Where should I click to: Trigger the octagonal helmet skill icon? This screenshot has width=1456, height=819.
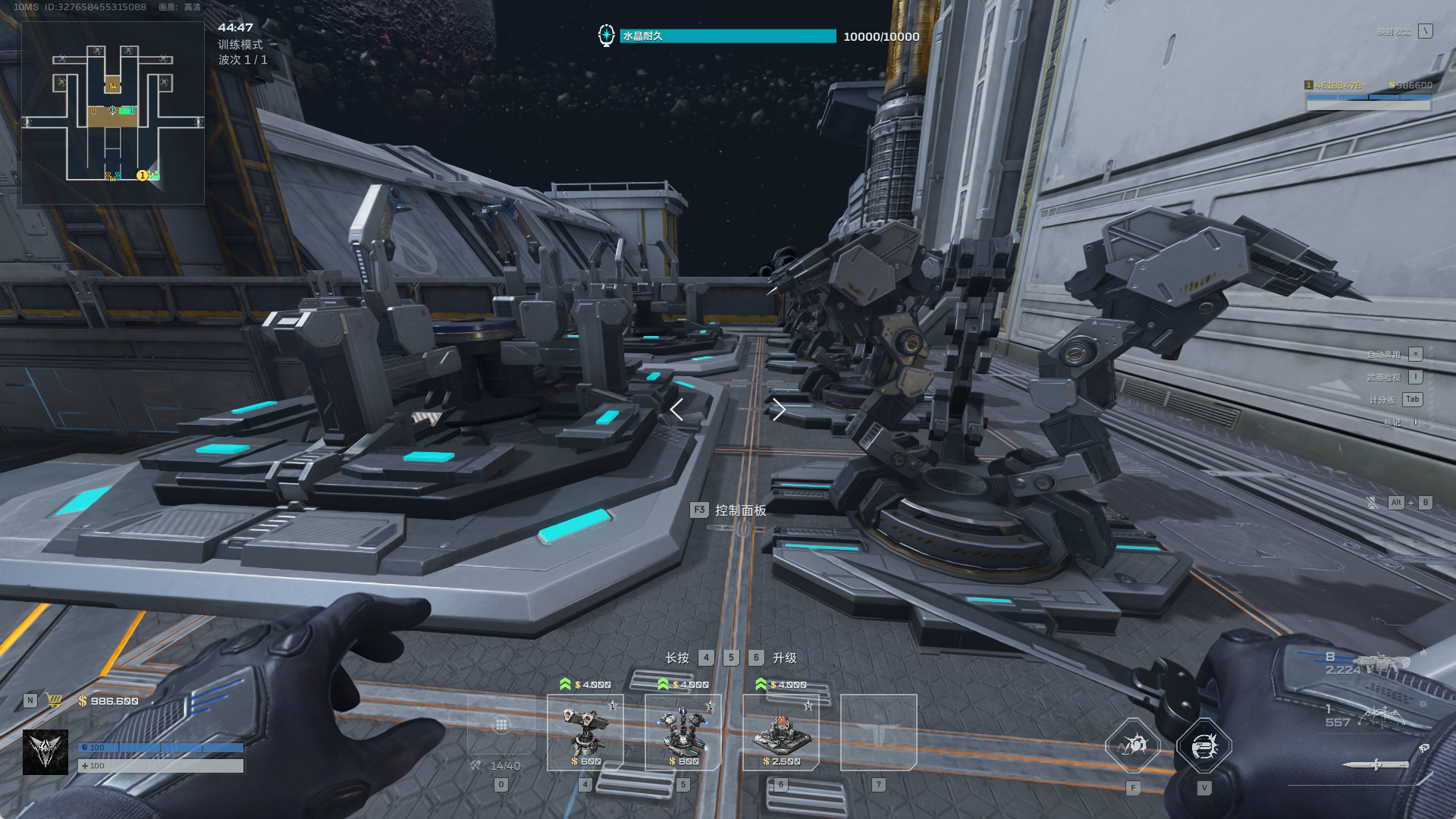coord(1204,746)
